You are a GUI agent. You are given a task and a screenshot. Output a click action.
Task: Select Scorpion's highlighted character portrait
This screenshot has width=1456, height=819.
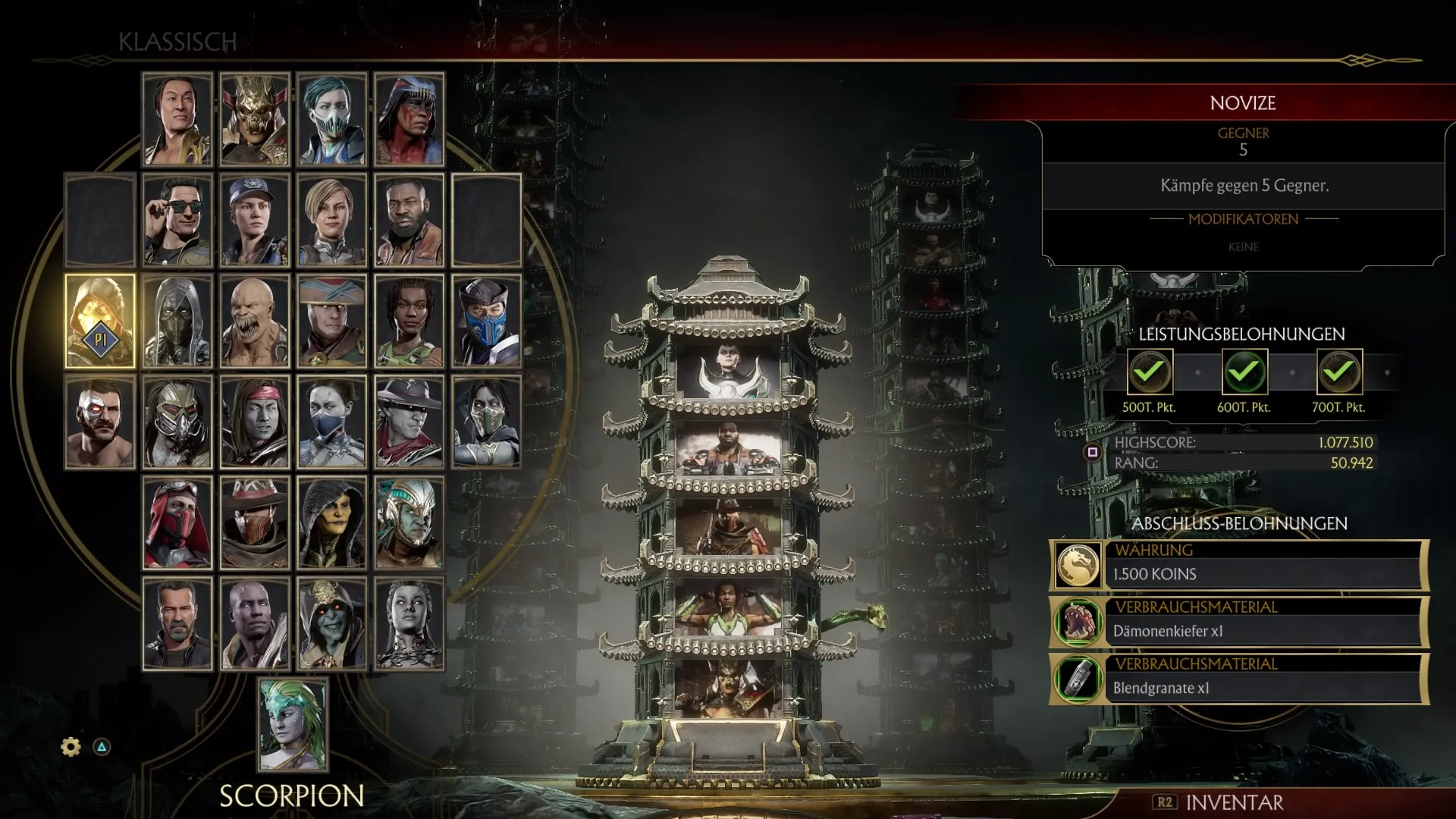pos(100,322)
